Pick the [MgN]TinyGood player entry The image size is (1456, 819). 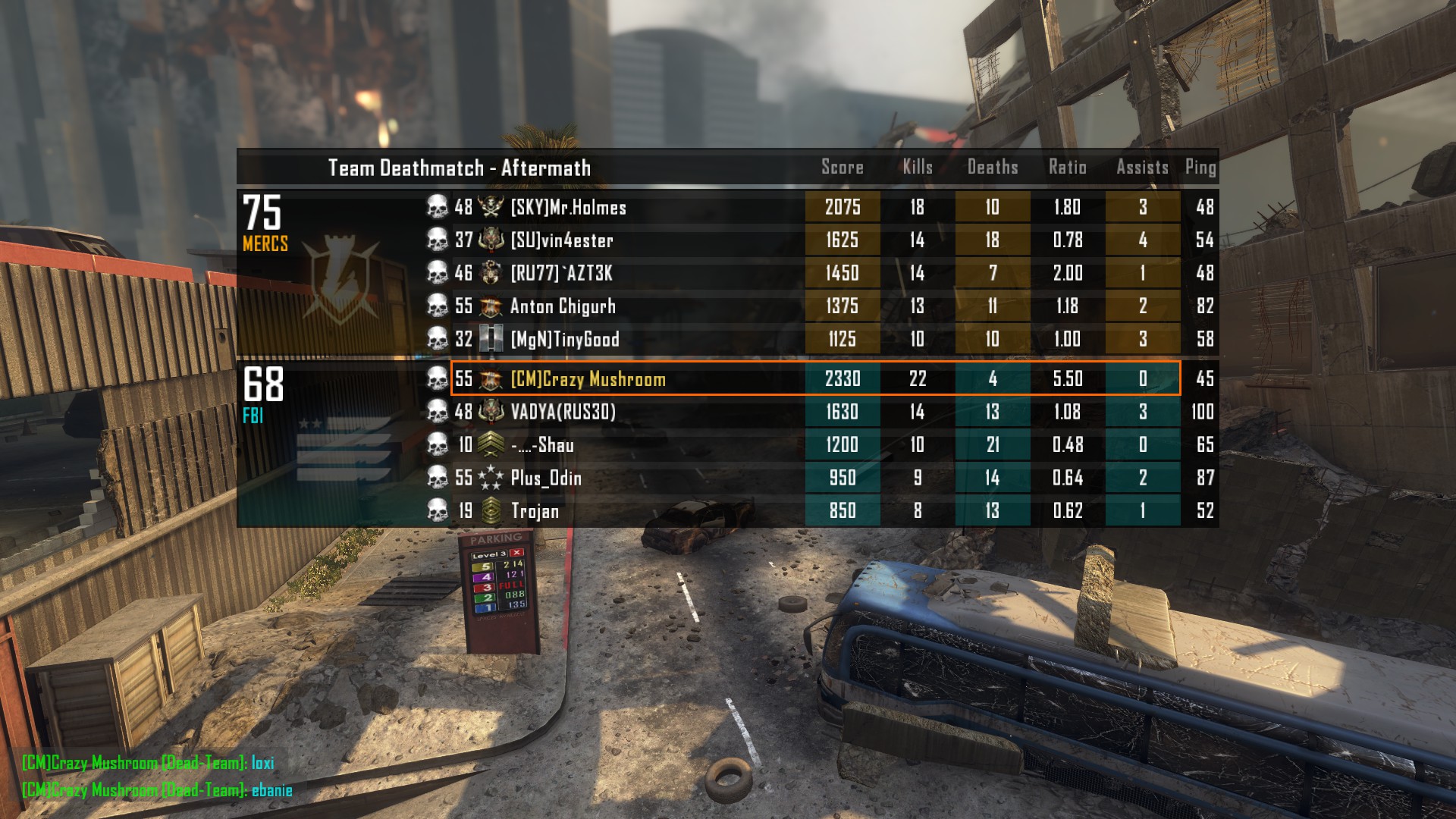pos(565,339)
